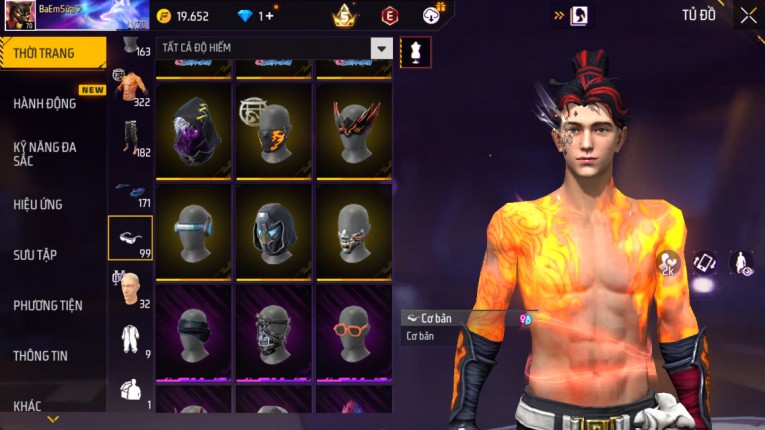Pick the orange-framed glasses item
Viewport: 765px width, 430px height.
(354, 331)
